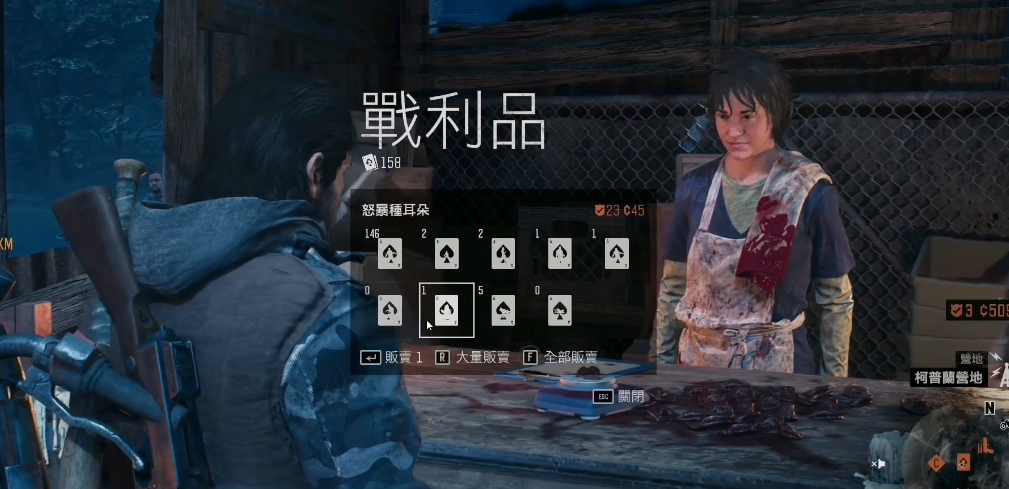Choose the 販賣 1 sell-one option
Image resolution: width=1009 pixels, height=489 pixels.
392,357
